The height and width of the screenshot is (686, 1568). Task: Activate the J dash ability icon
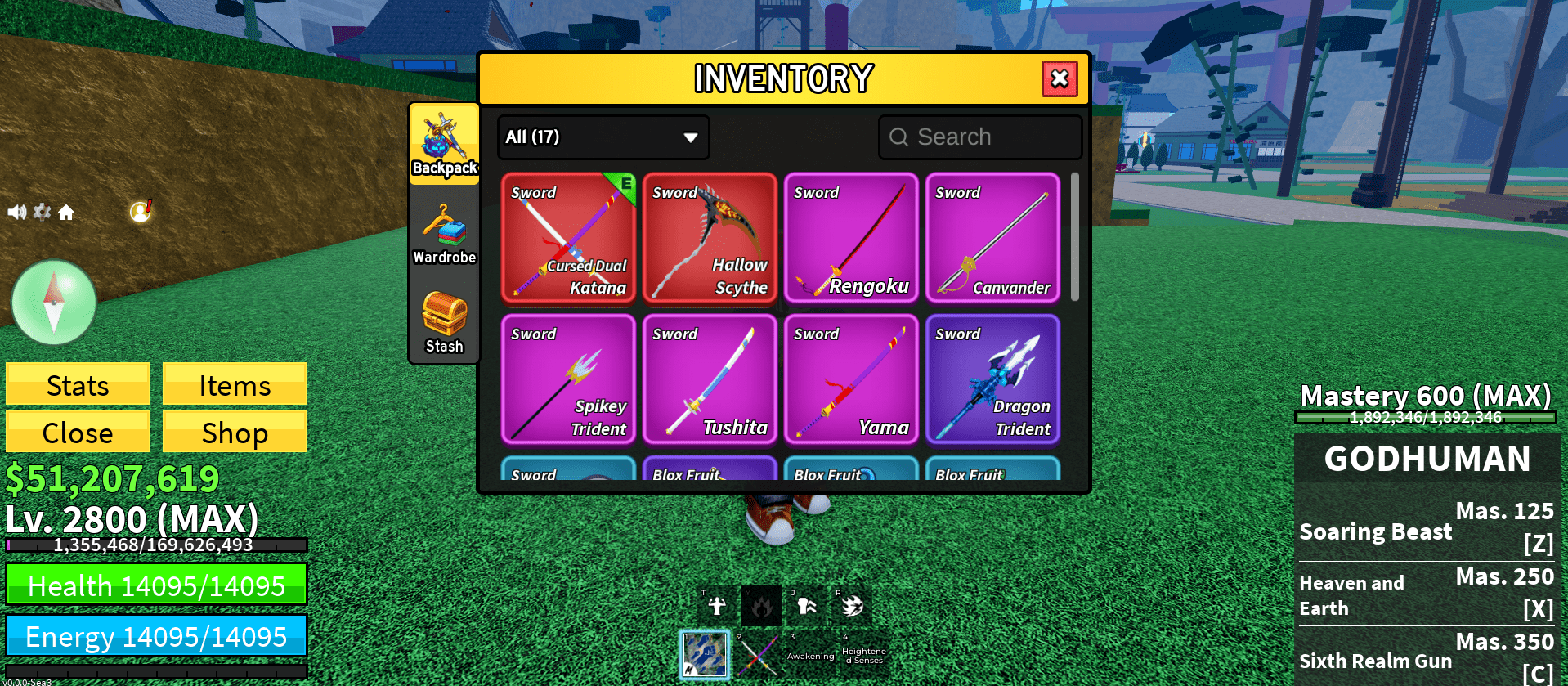point(806,605)
